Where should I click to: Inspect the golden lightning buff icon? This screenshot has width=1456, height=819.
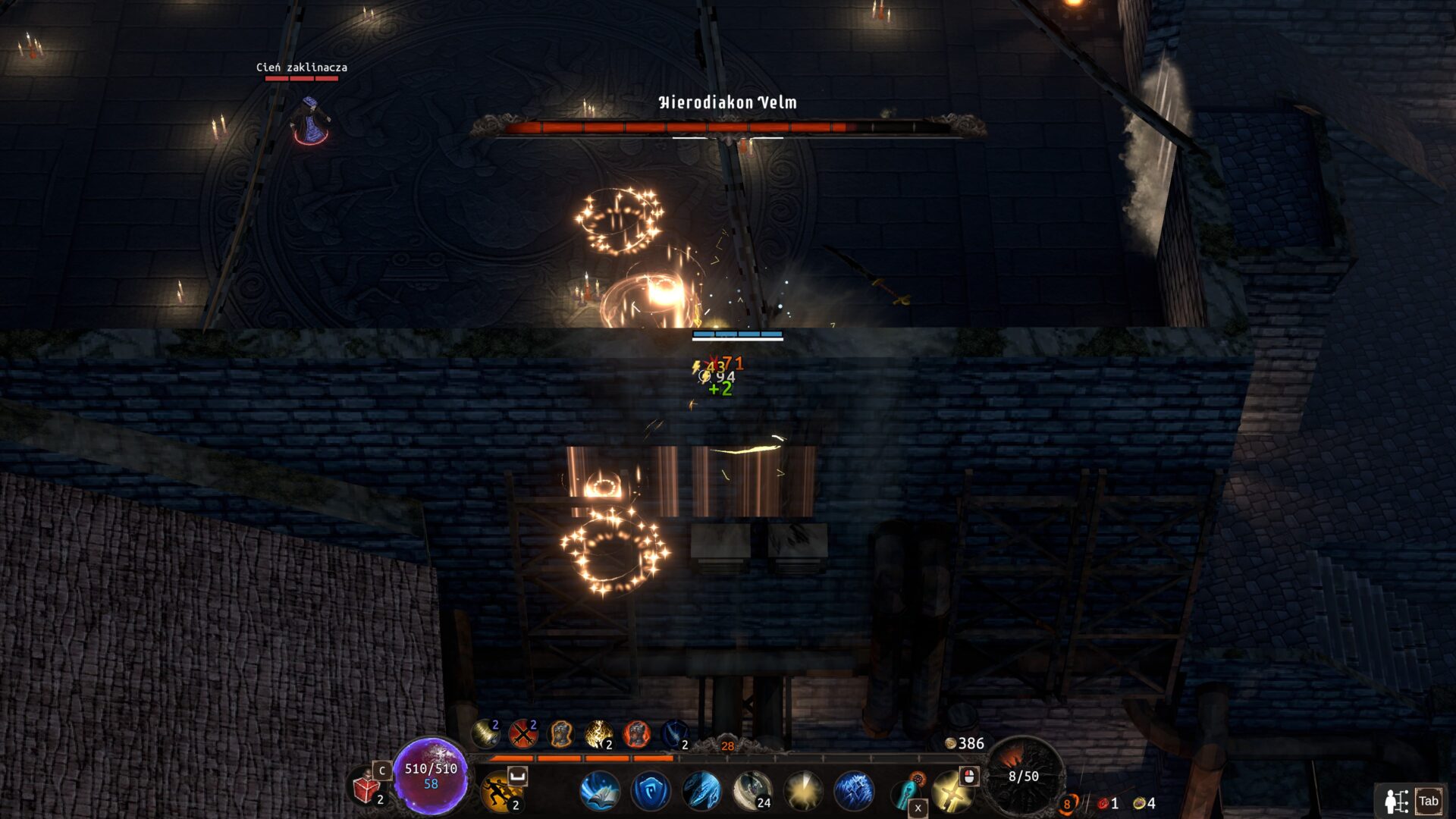coord(598,733)
